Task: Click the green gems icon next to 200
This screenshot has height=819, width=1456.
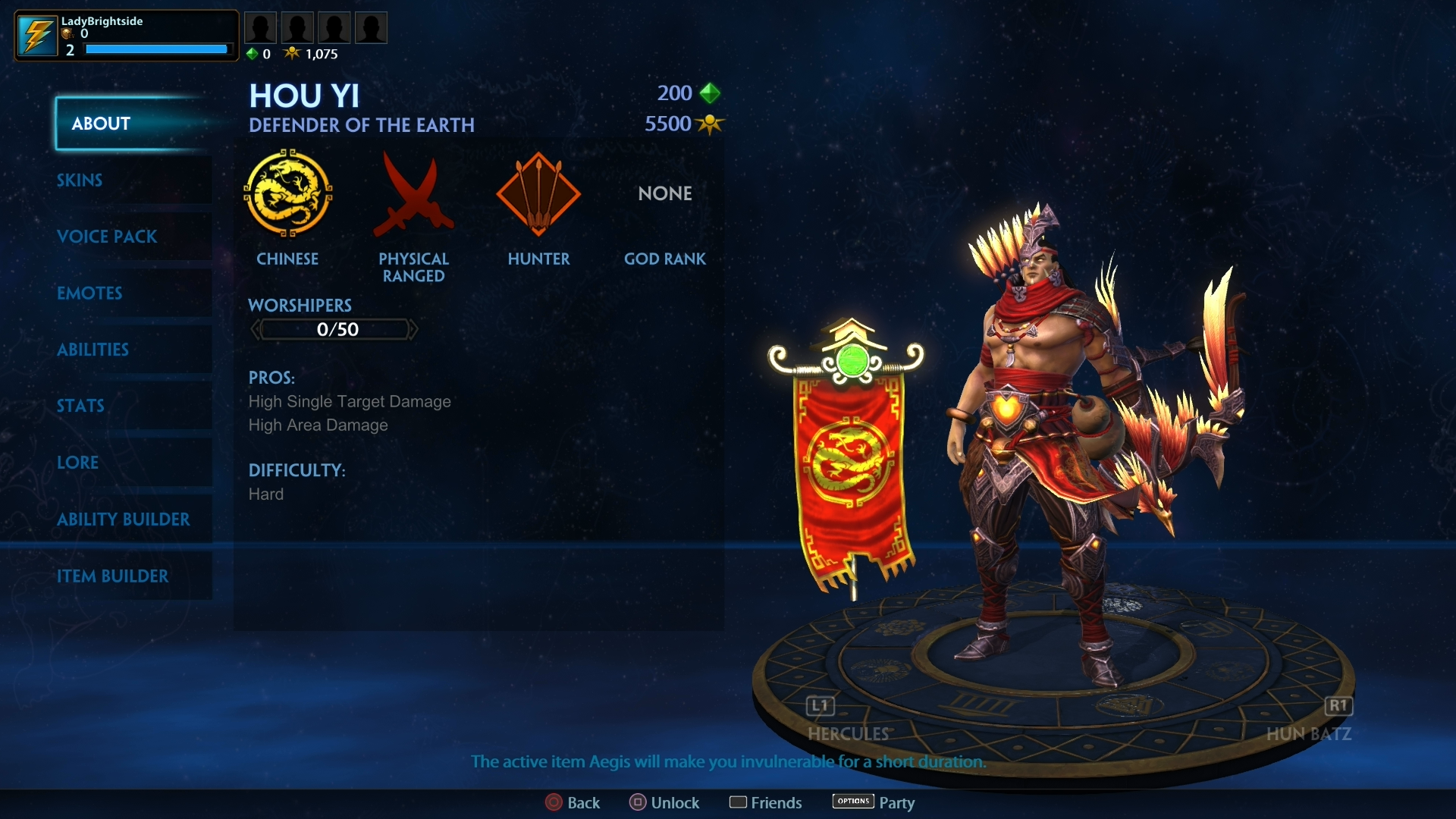Action: (x=710, y=93)
